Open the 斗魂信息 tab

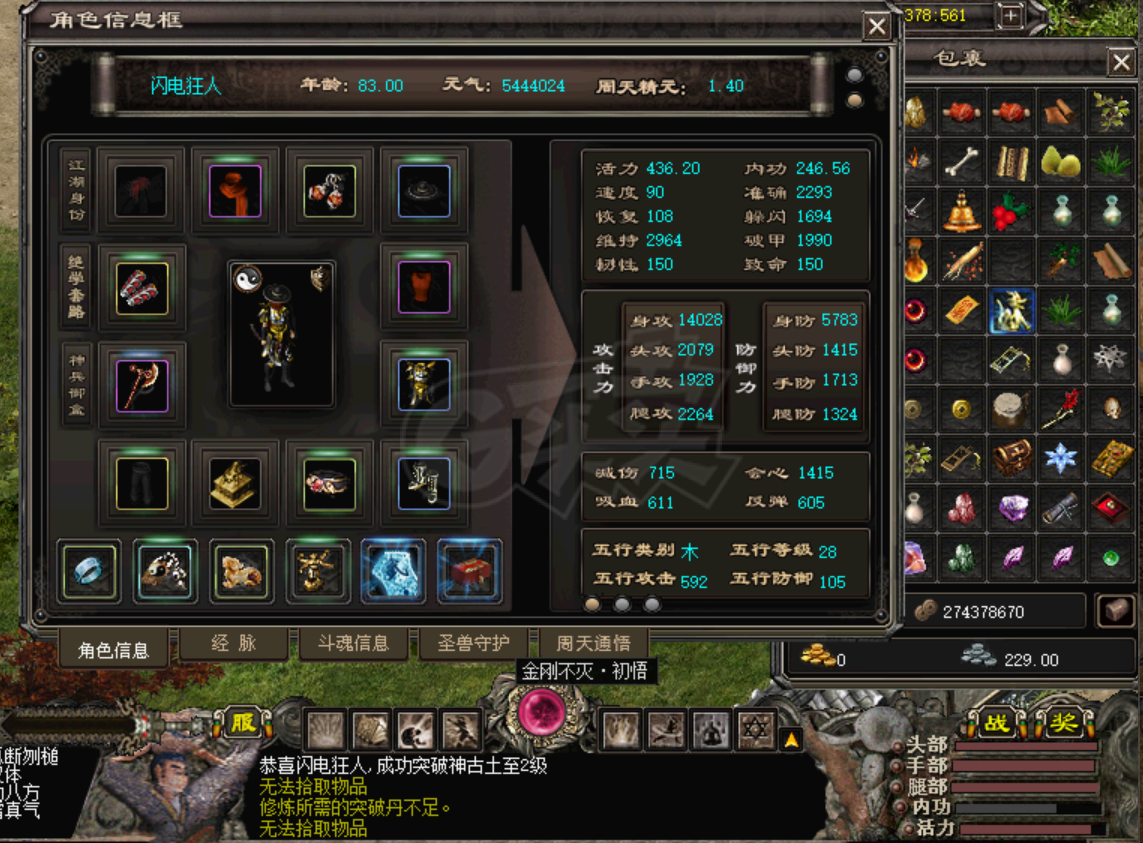pos(353,645)
